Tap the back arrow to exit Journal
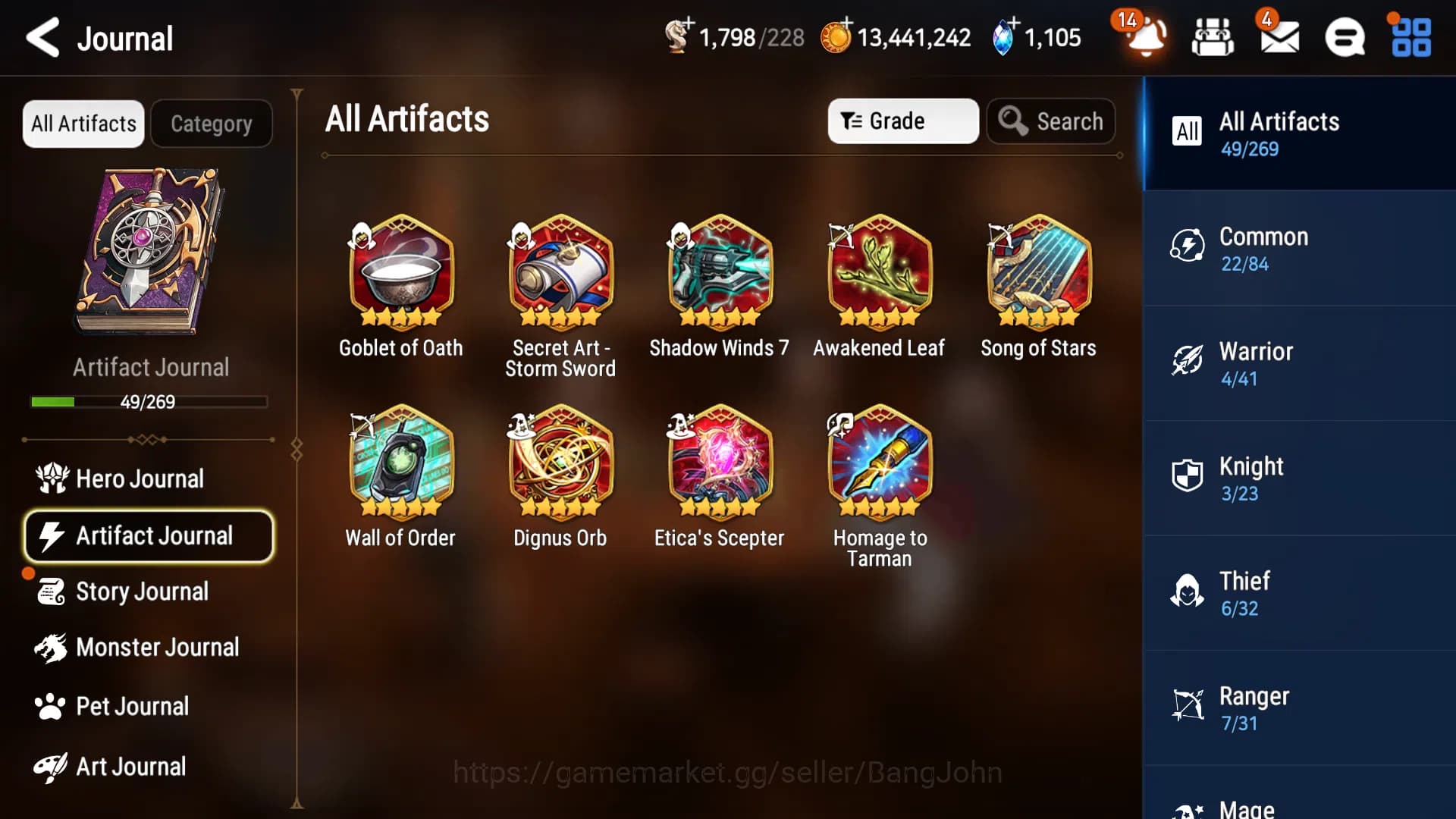The width and height of the screenshot is (1456, 819). [43, 38]
